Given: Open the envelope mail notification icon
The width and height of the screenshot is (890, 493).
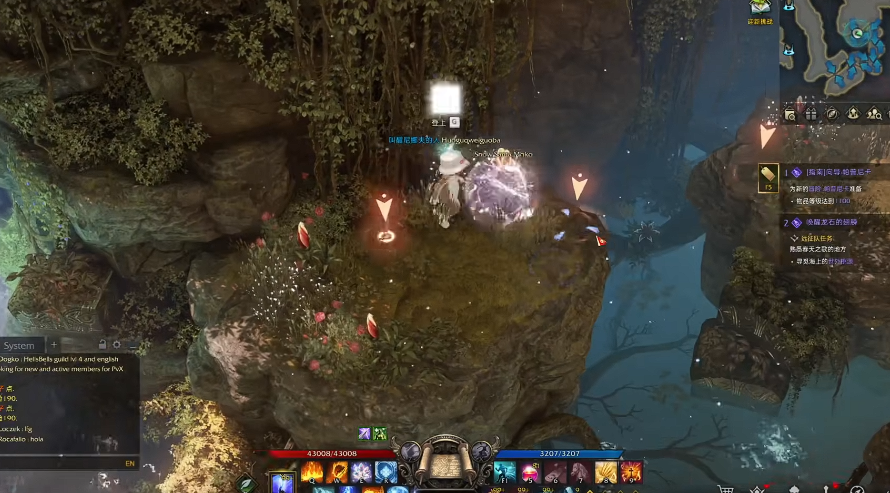Looking at the screenshot, I should point(760,7).
